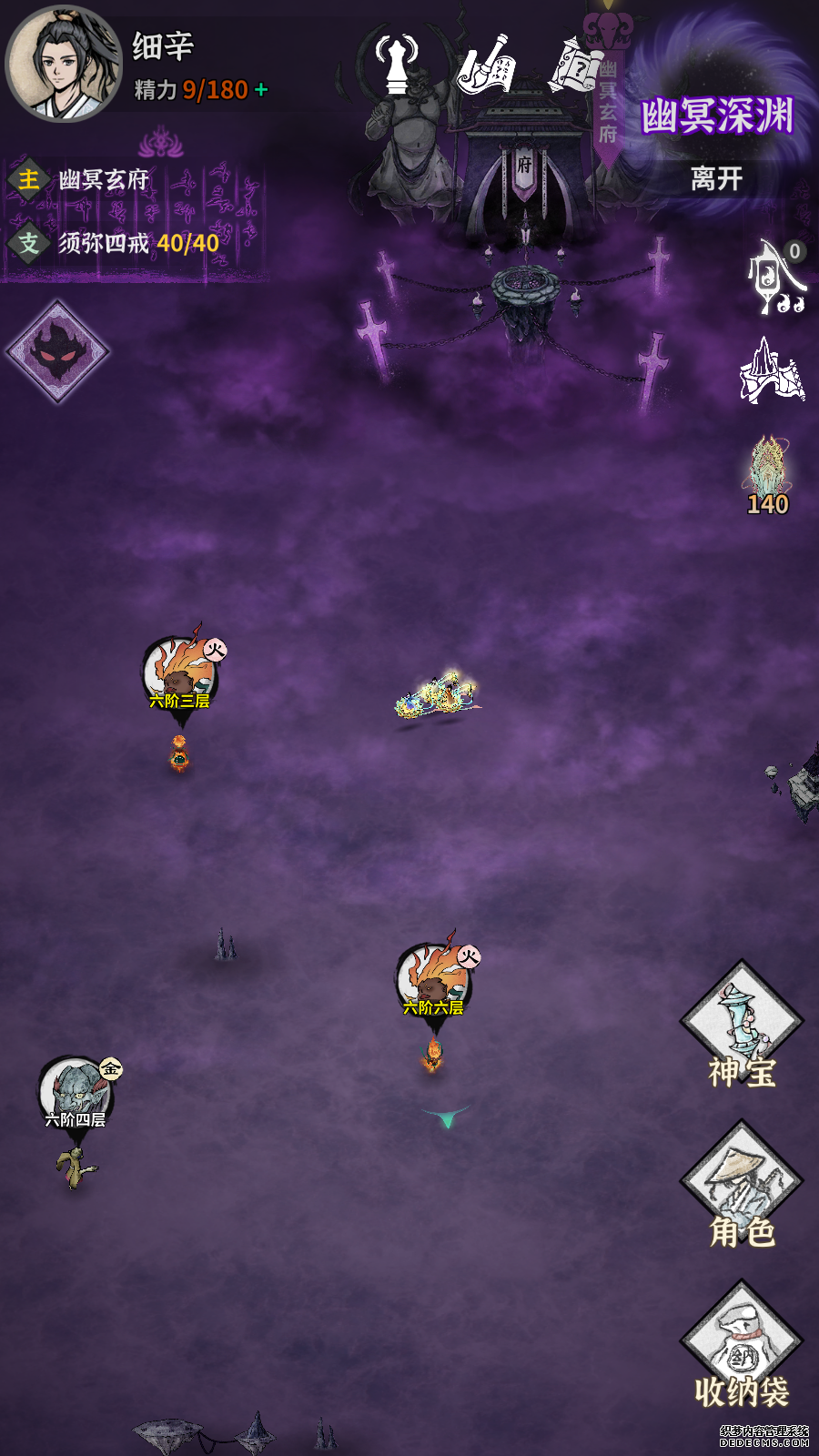Tap the green plus to restore 精力
The image size is (819, 1456).
click(x=262, y=90)
